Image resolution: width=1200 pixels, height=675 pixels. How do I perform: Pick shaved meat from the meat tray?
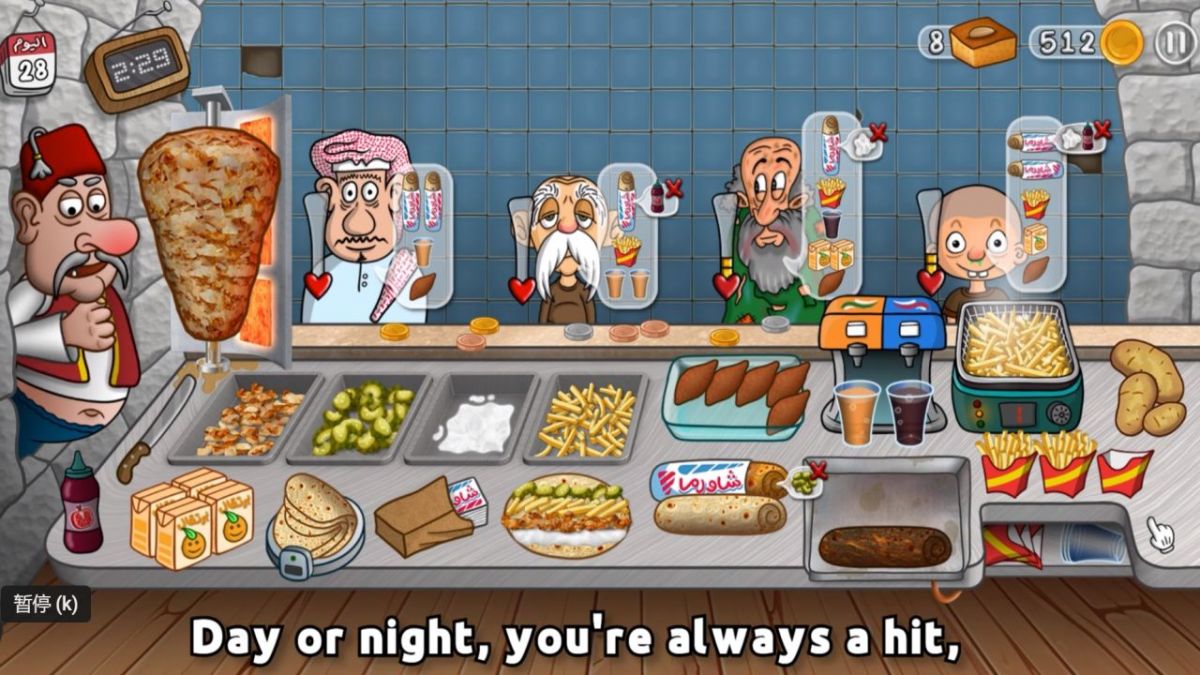coord(248,420)
